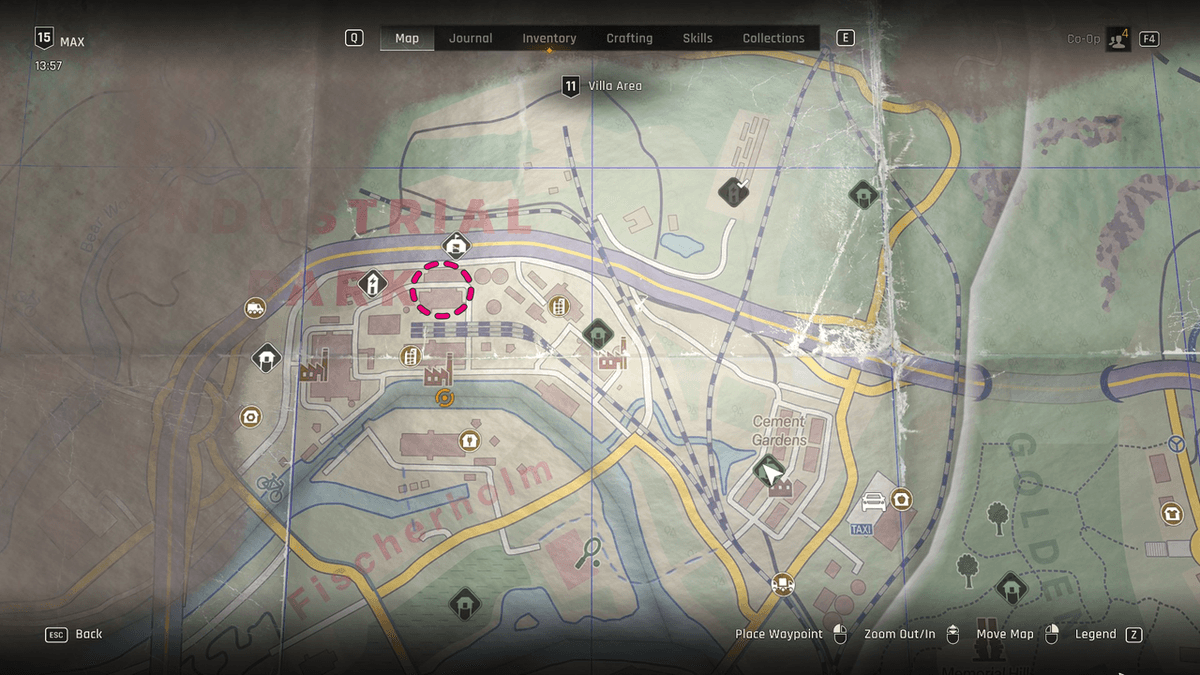The width and height of the screenshot is (1200, 675).
Task: Open the Collections tab
Action: coord(773,38)
